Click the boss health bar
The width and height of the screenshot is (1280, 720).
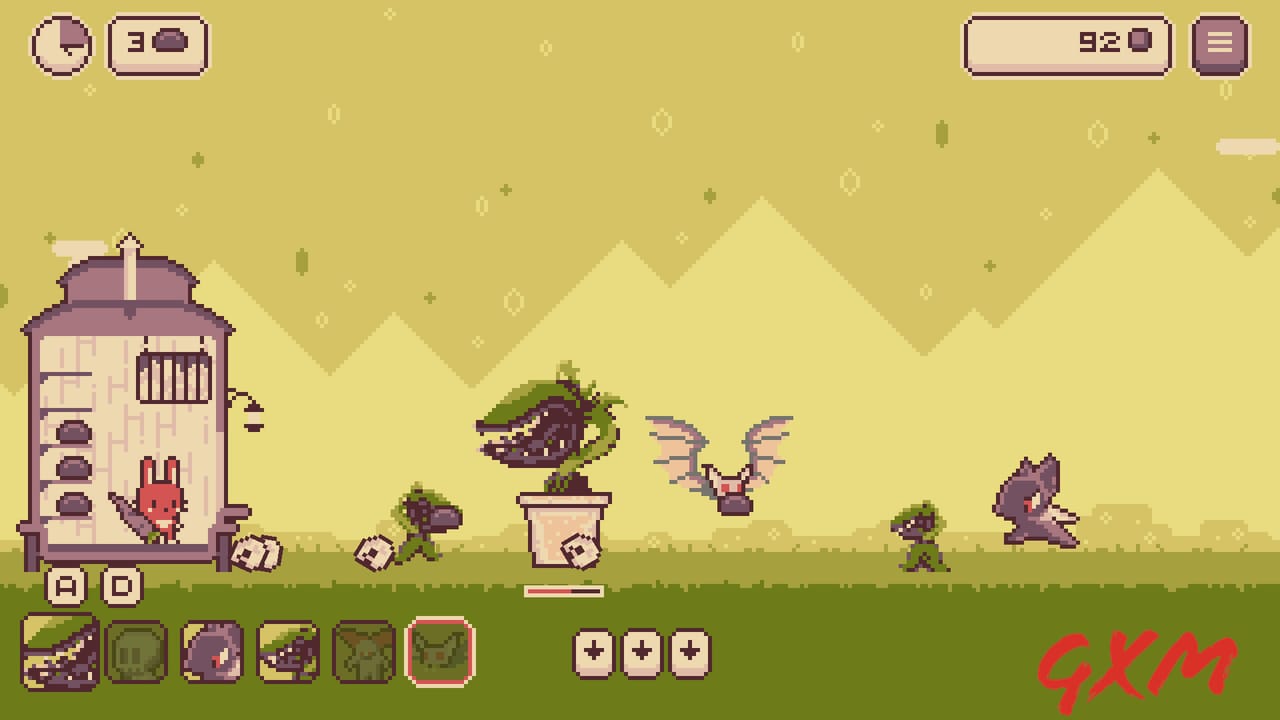(x=563, y=590)
